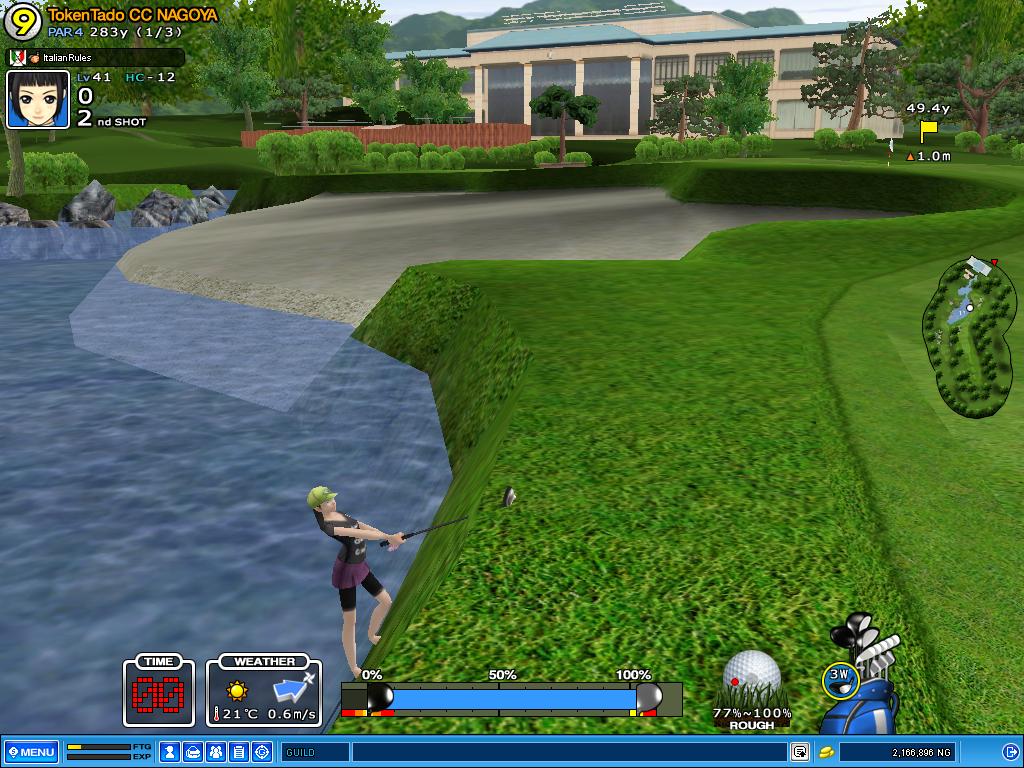Open the MENU button
Image resolution: width=1024 pixels, height=768 pixels.
pyautogui.click(x=31, y=752)
